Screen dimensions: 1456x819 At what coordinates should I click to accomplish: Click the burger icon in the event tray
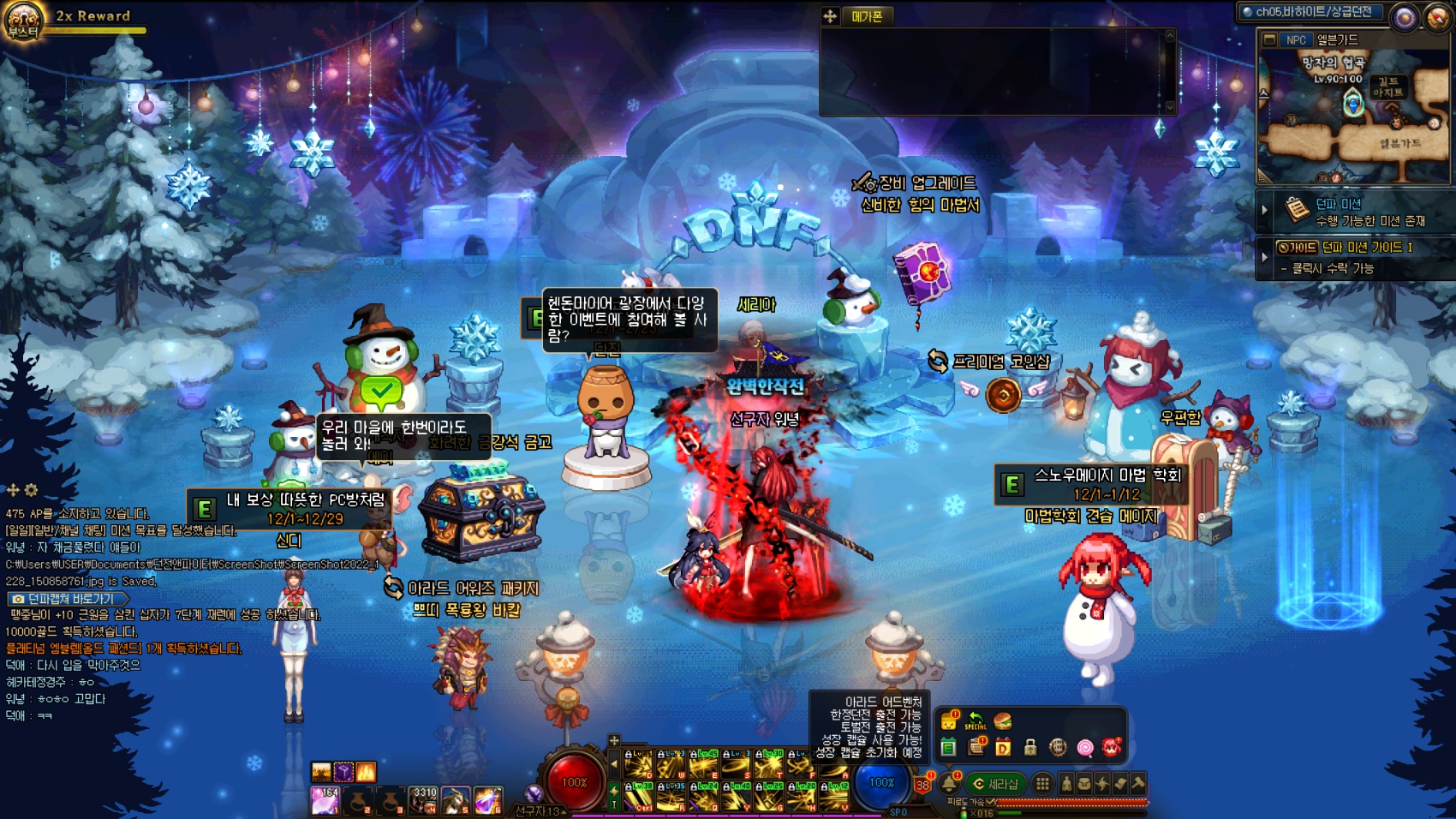1003,721
